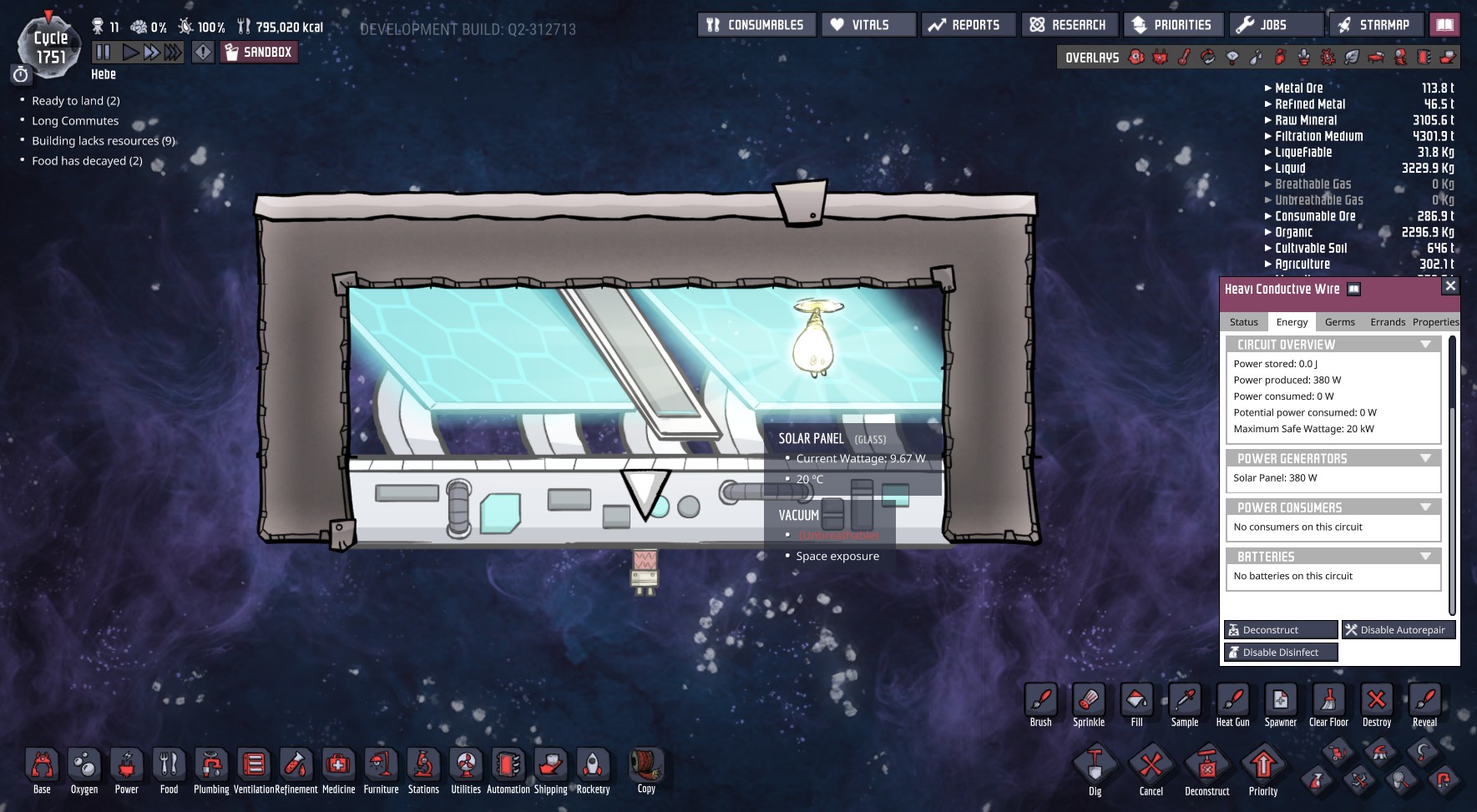
Task: Deconstruct the selected wire
Action: 1280,630
